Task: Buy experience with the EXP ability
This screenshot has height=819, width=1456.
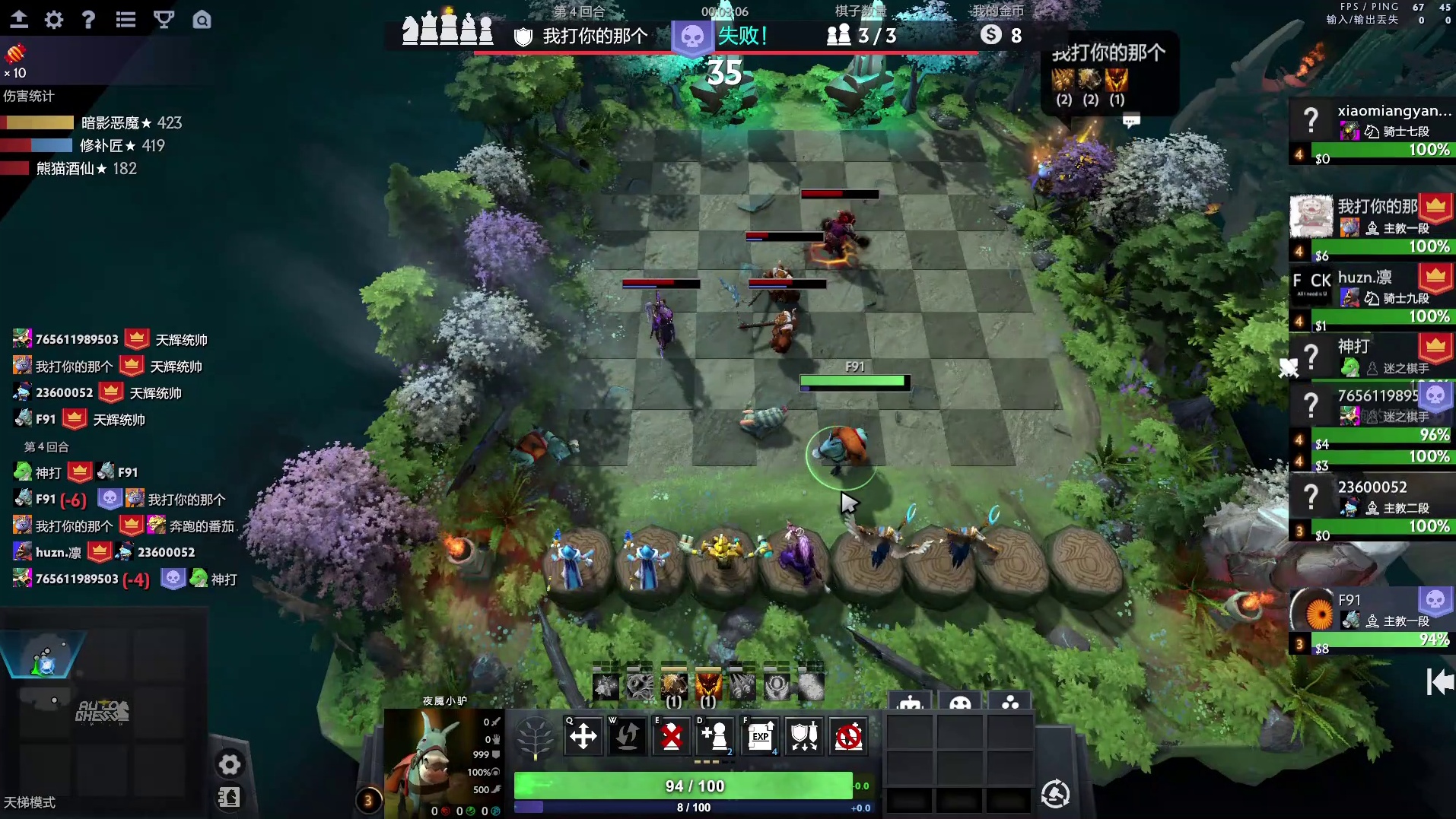Action: tap(761, 736)
